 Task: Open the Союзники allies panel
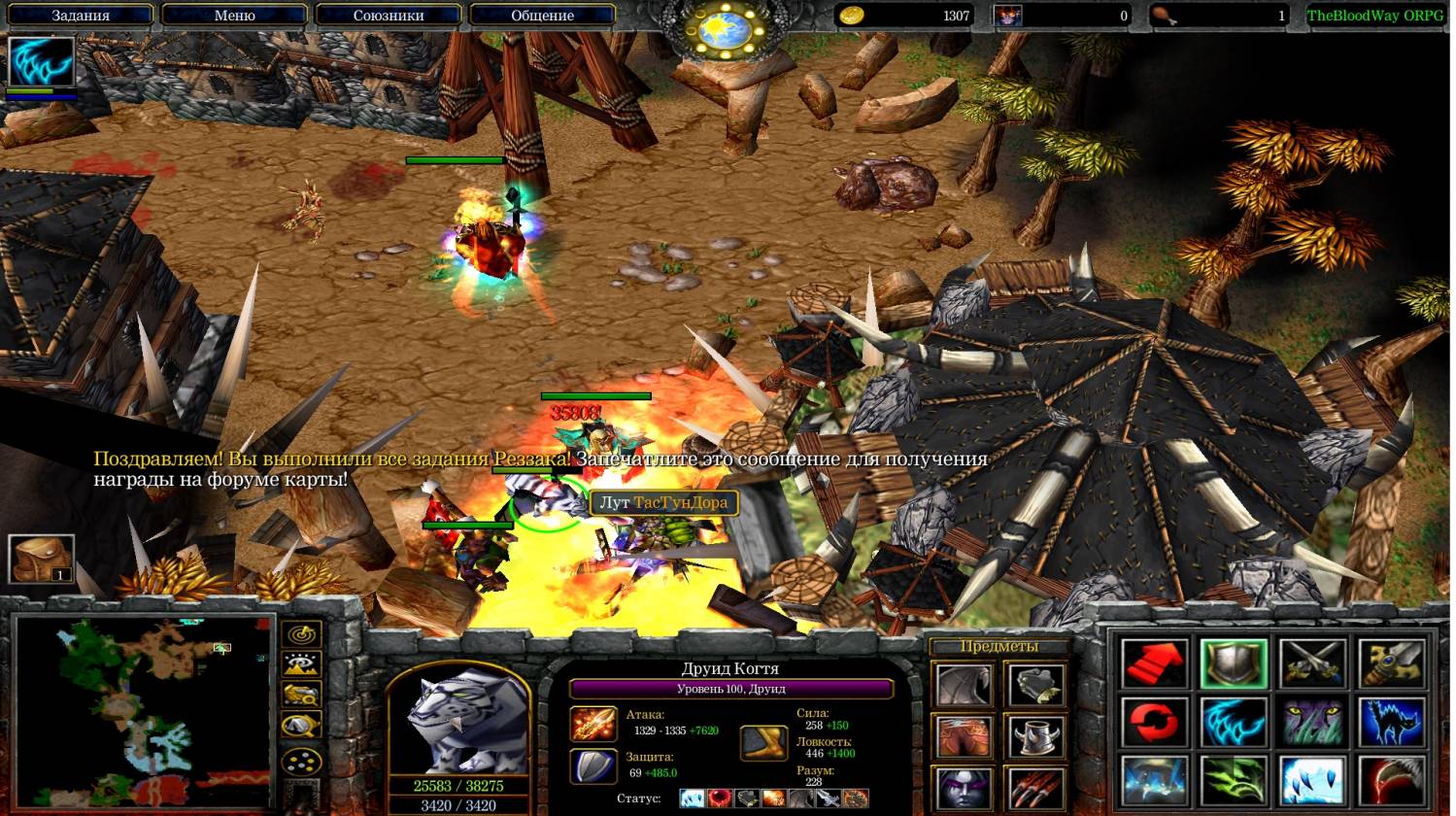389,16
